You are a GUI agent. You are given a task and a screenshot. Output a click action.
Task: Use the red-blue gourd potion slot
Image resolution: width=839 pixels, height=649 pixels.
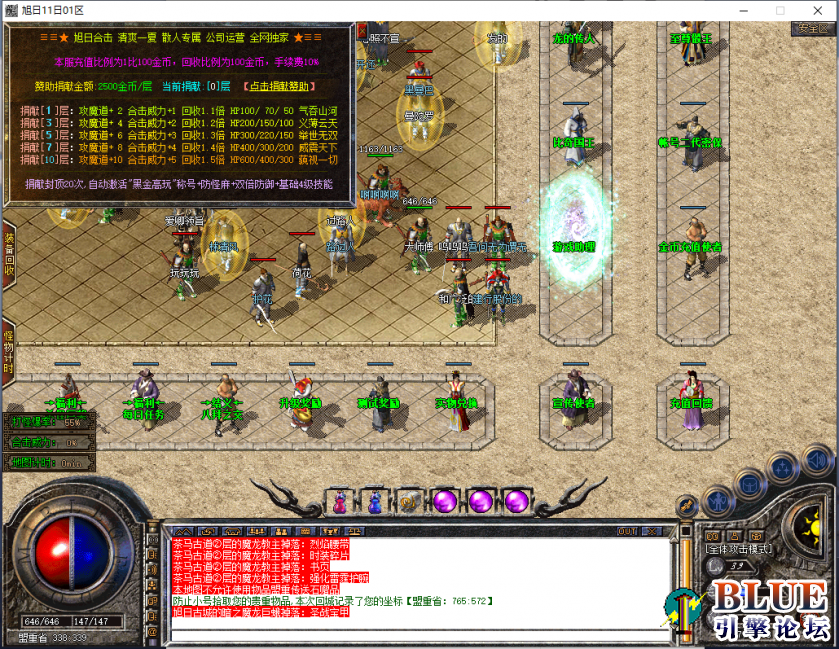340,502
